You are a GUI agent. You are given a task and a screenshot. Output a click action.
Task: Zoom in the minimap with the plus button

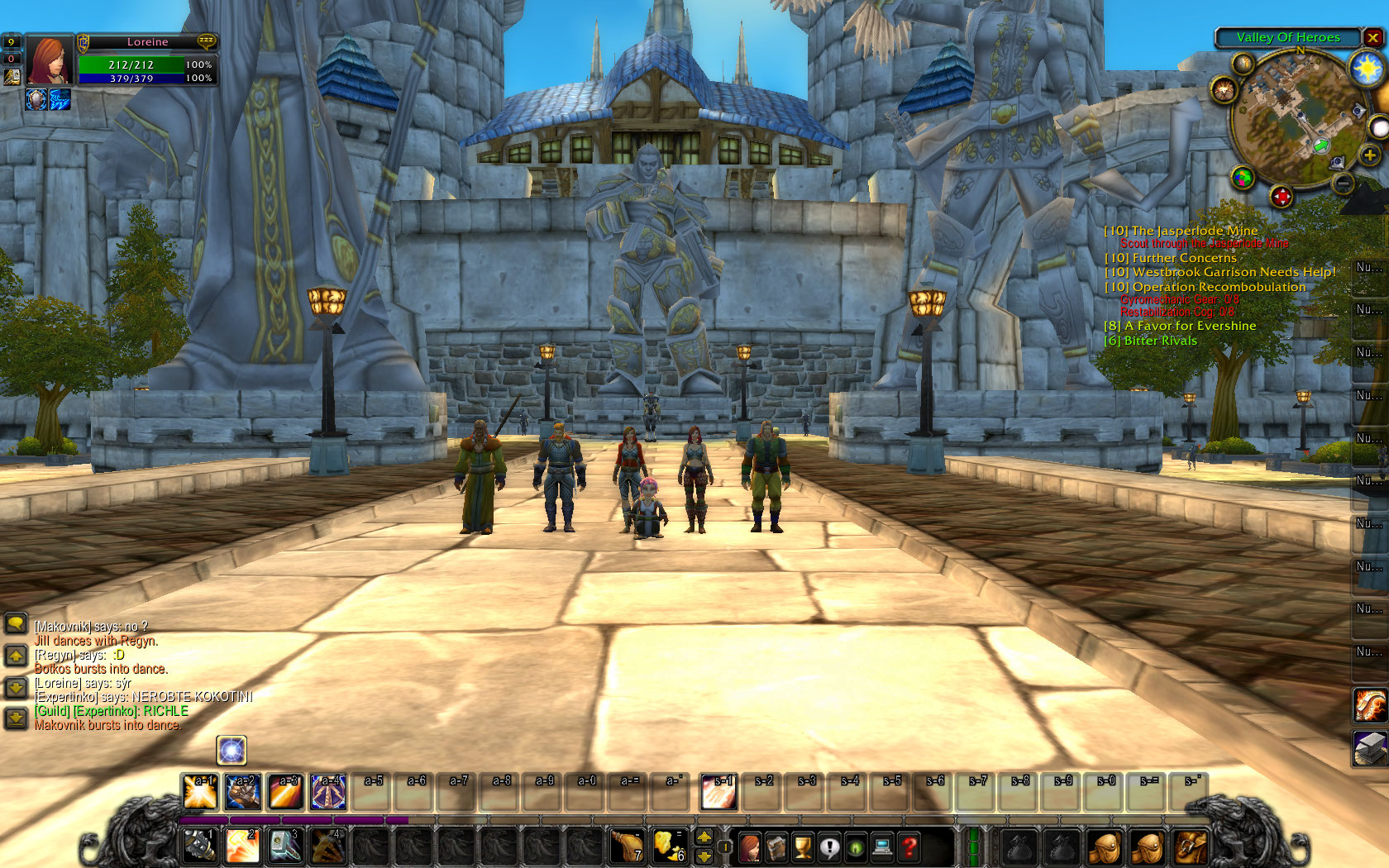(x=1369, y=155)
